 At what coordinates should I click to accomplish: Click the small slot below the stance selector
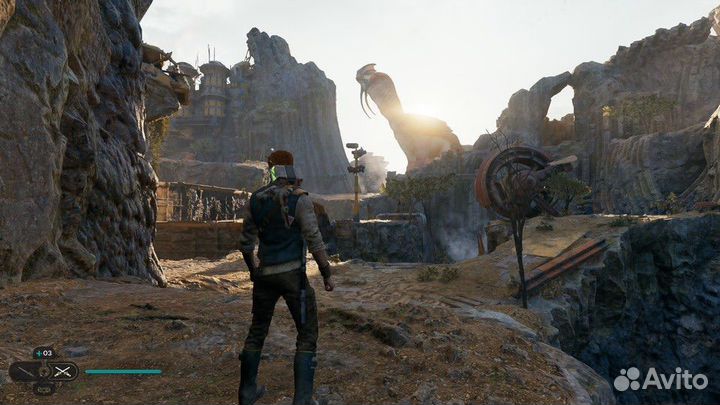43,388
